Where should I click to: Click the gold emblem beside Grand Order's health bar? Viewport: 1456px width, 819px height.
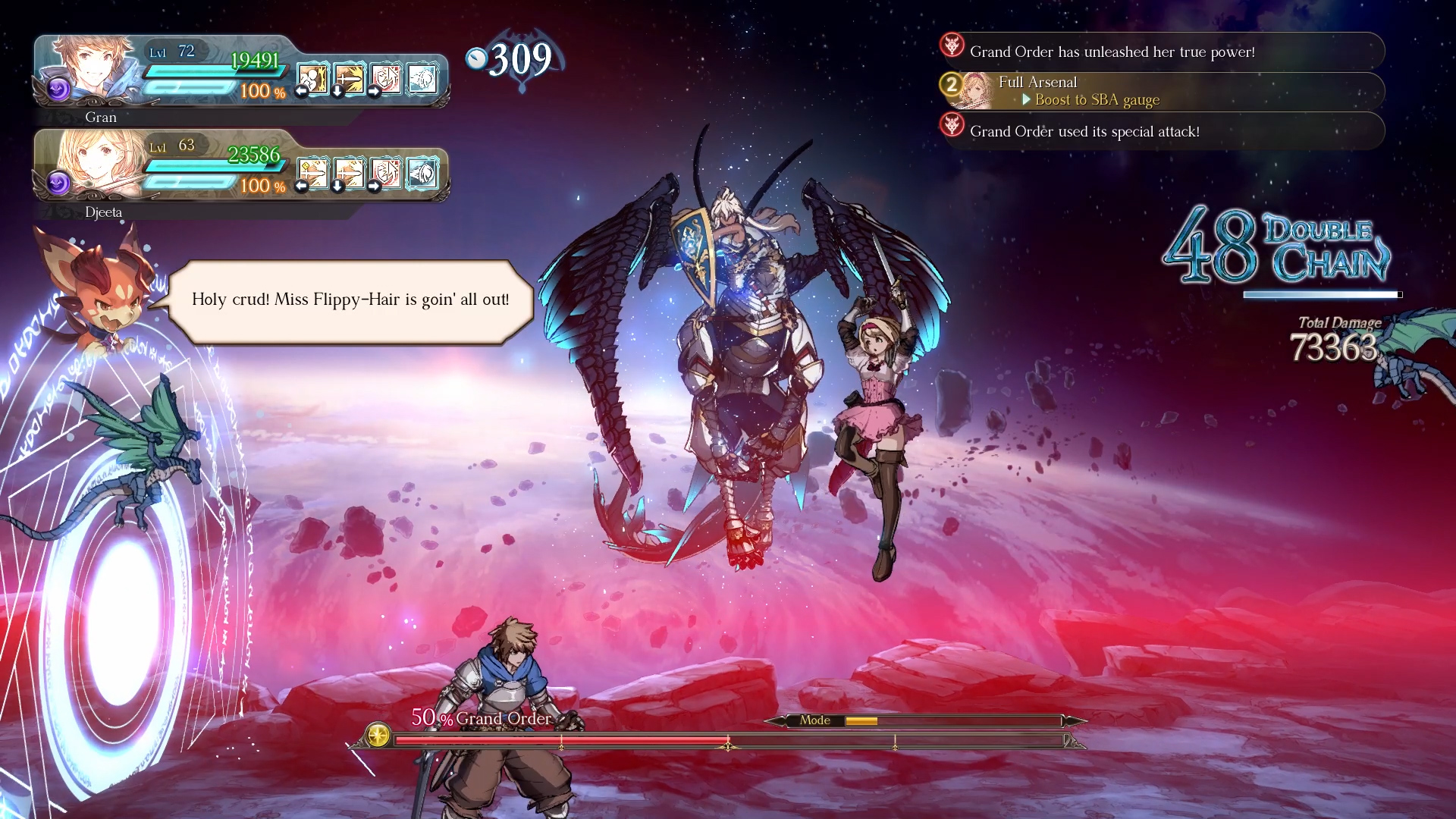[x=378, y=734]
